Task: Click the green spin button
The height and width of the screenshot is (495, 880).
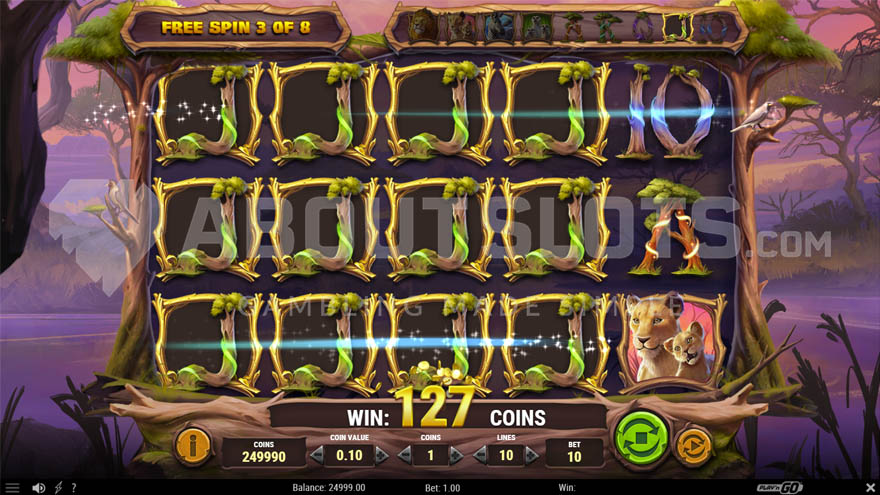Action: point(641,437)
